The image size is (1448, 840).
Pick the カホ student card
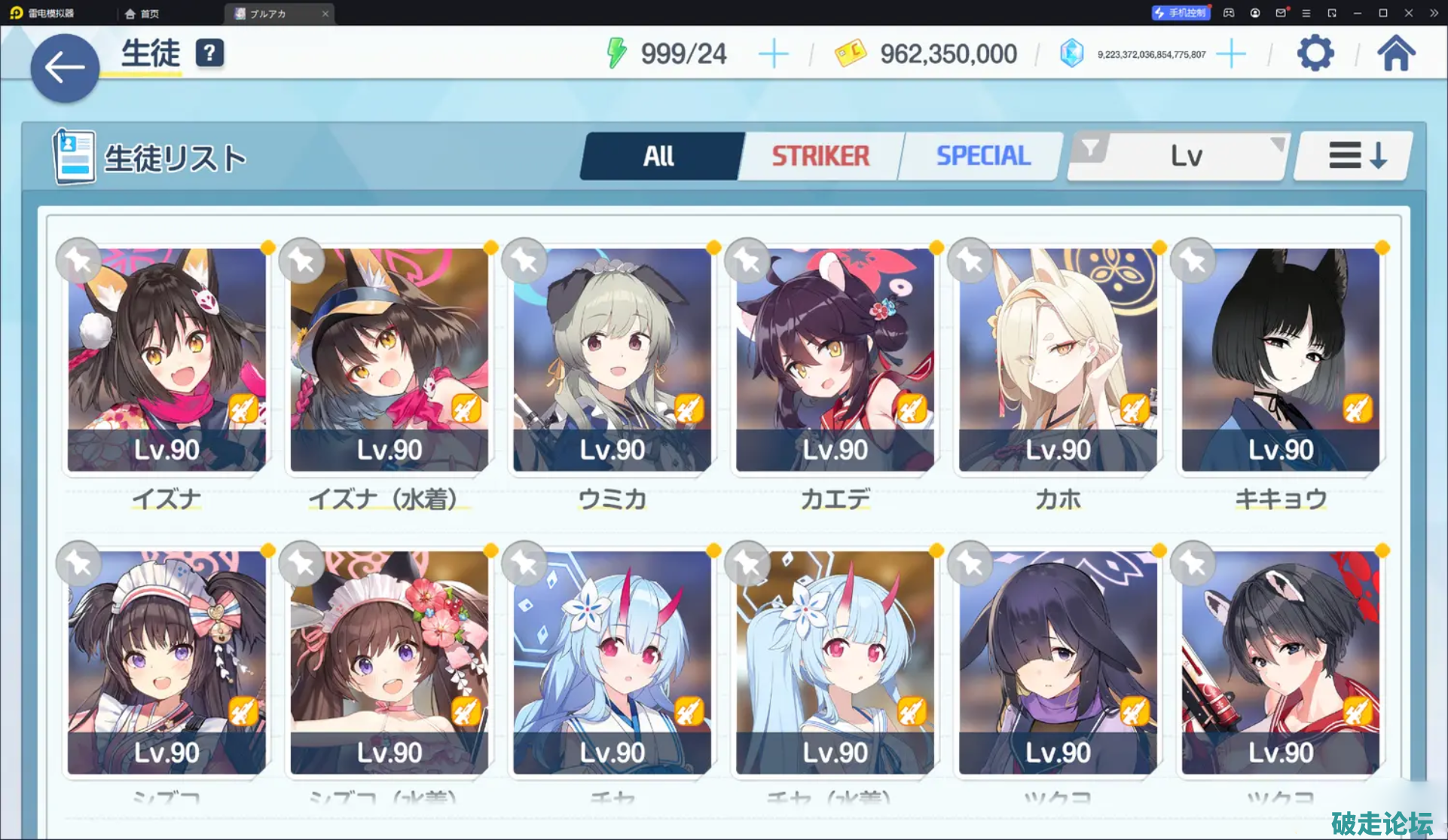coord(1058,360)
